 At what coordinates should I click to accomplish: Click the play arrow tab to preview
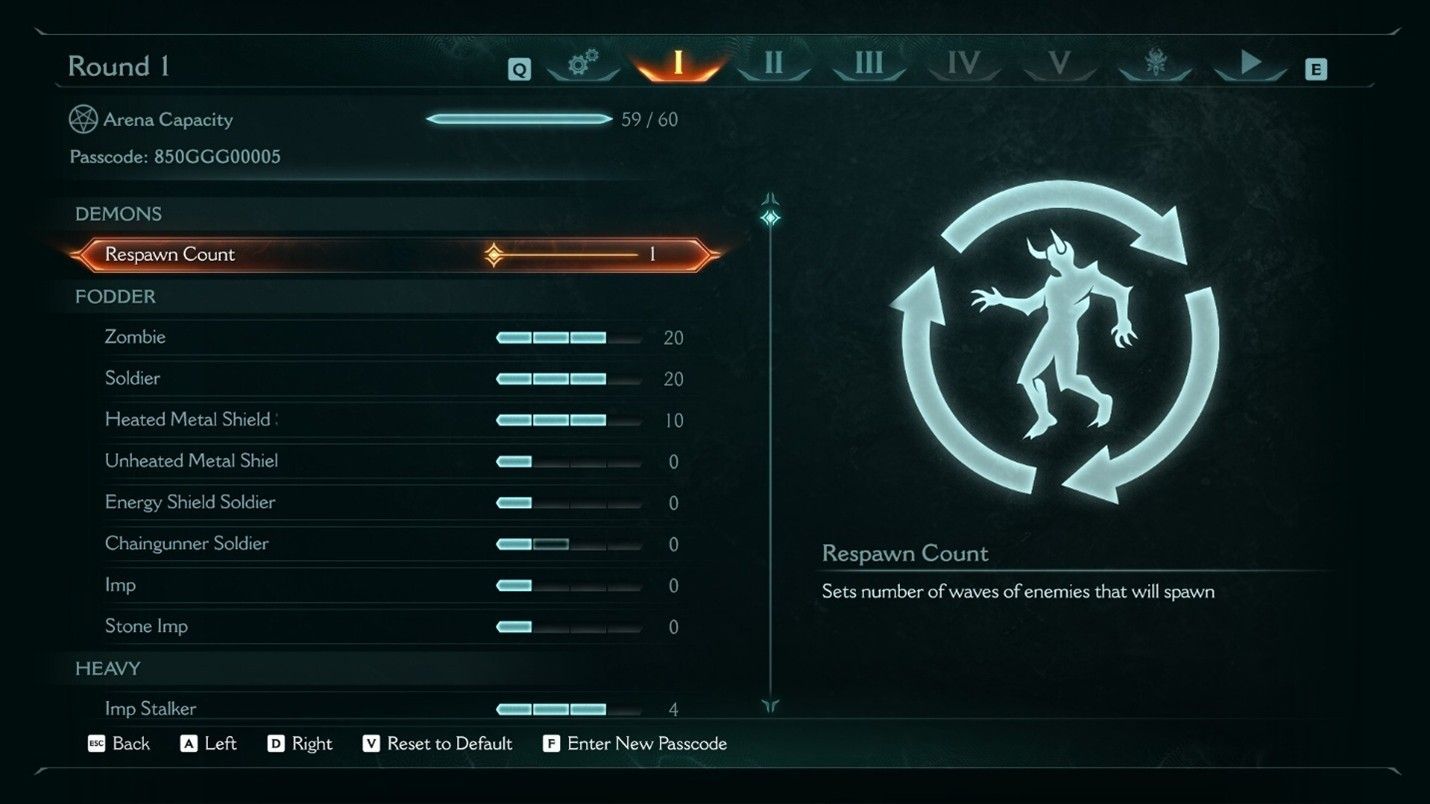pos(1250,63)
